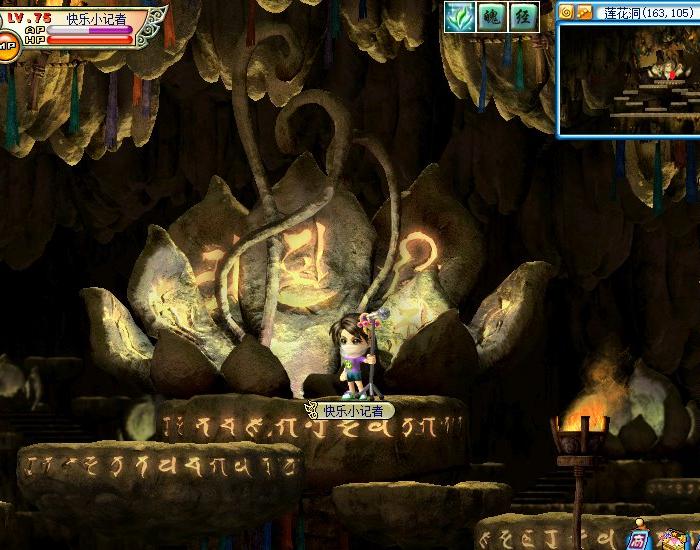Activate the green leaf skill icon
The image size is (700, 550).
tap(460, 16)
